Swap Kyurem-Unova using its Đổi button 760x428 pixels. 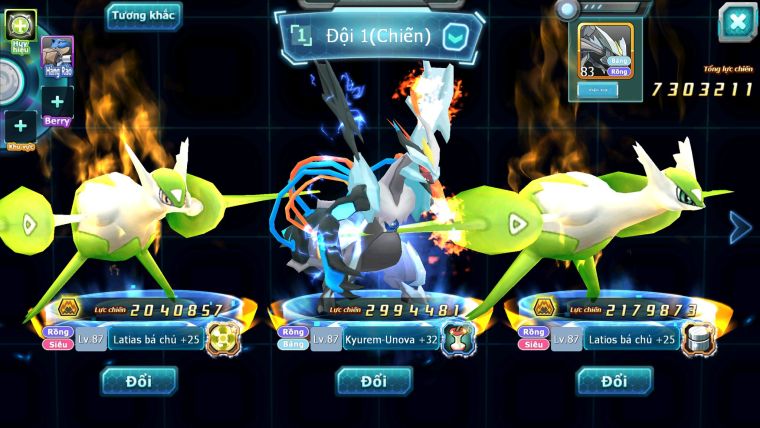coord(374,381)
